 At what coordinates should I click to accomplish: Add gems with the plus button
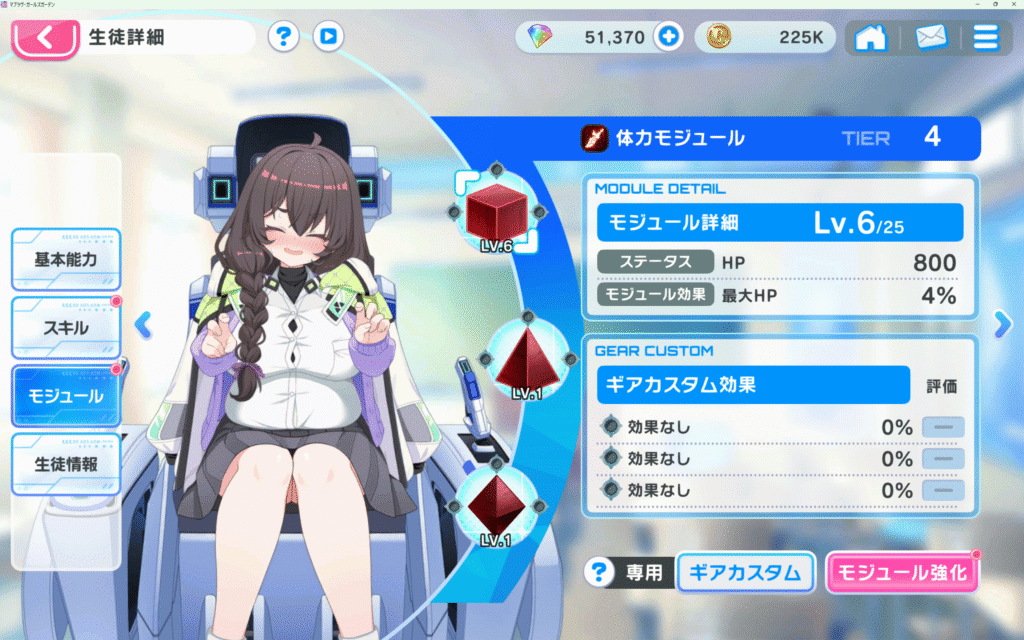pos(668,38)
